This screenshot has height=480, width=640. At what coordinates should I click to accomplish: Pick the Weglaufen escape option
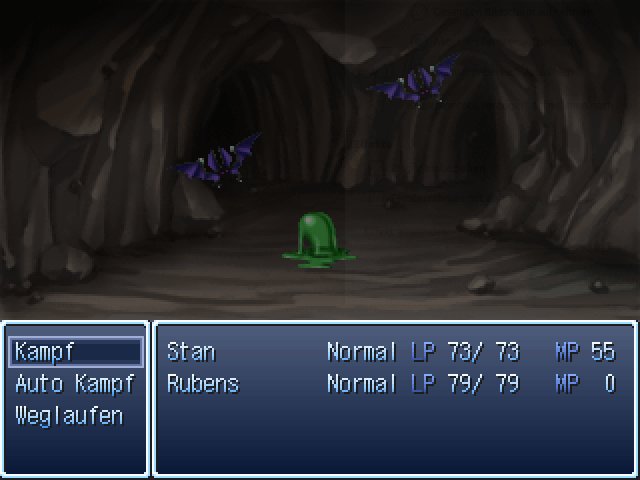[x=69, y=416]
